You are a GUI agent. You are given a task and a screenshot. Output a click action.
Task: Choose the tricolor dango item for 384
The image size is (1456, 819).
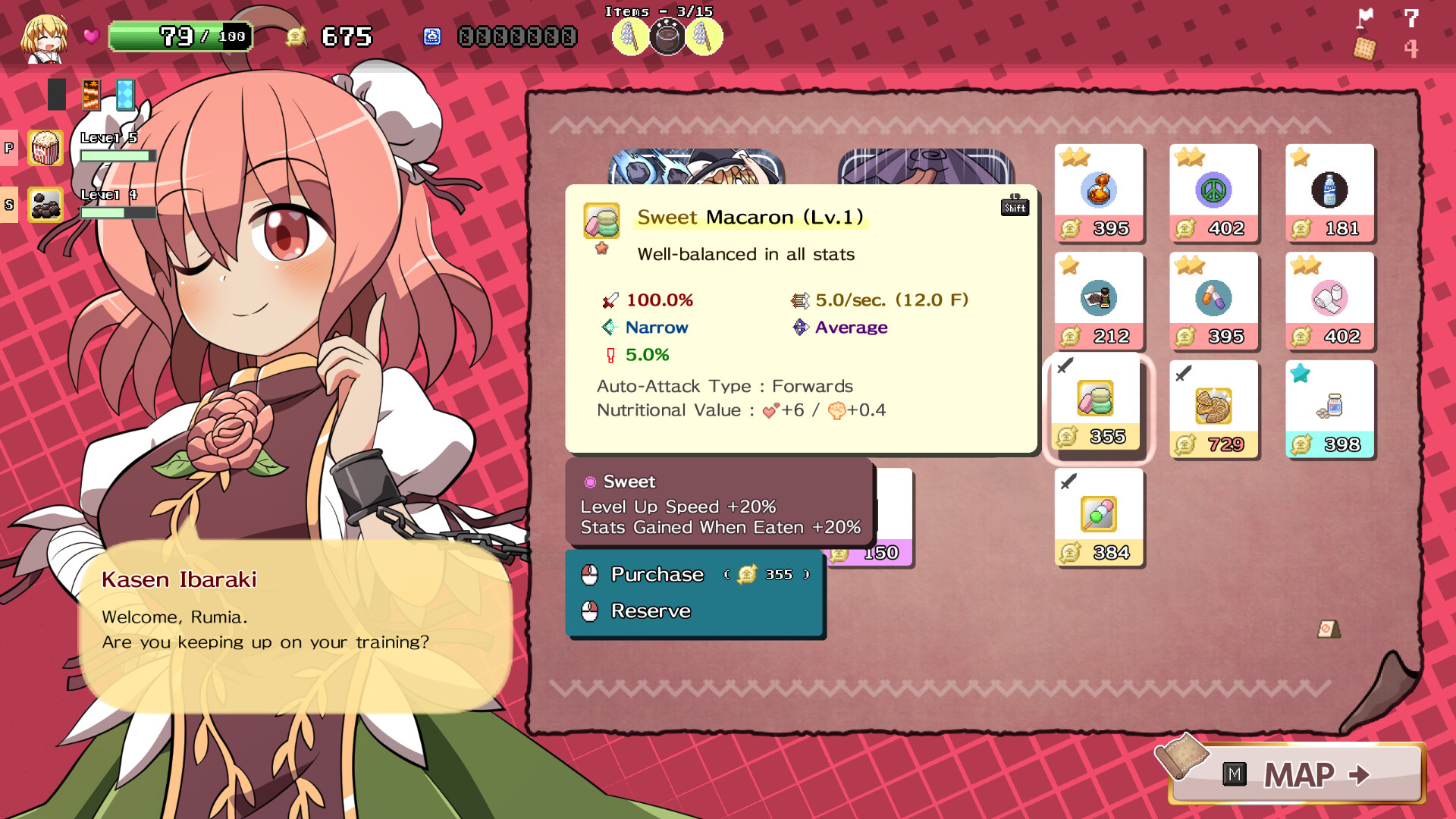tap(1099, 516)
